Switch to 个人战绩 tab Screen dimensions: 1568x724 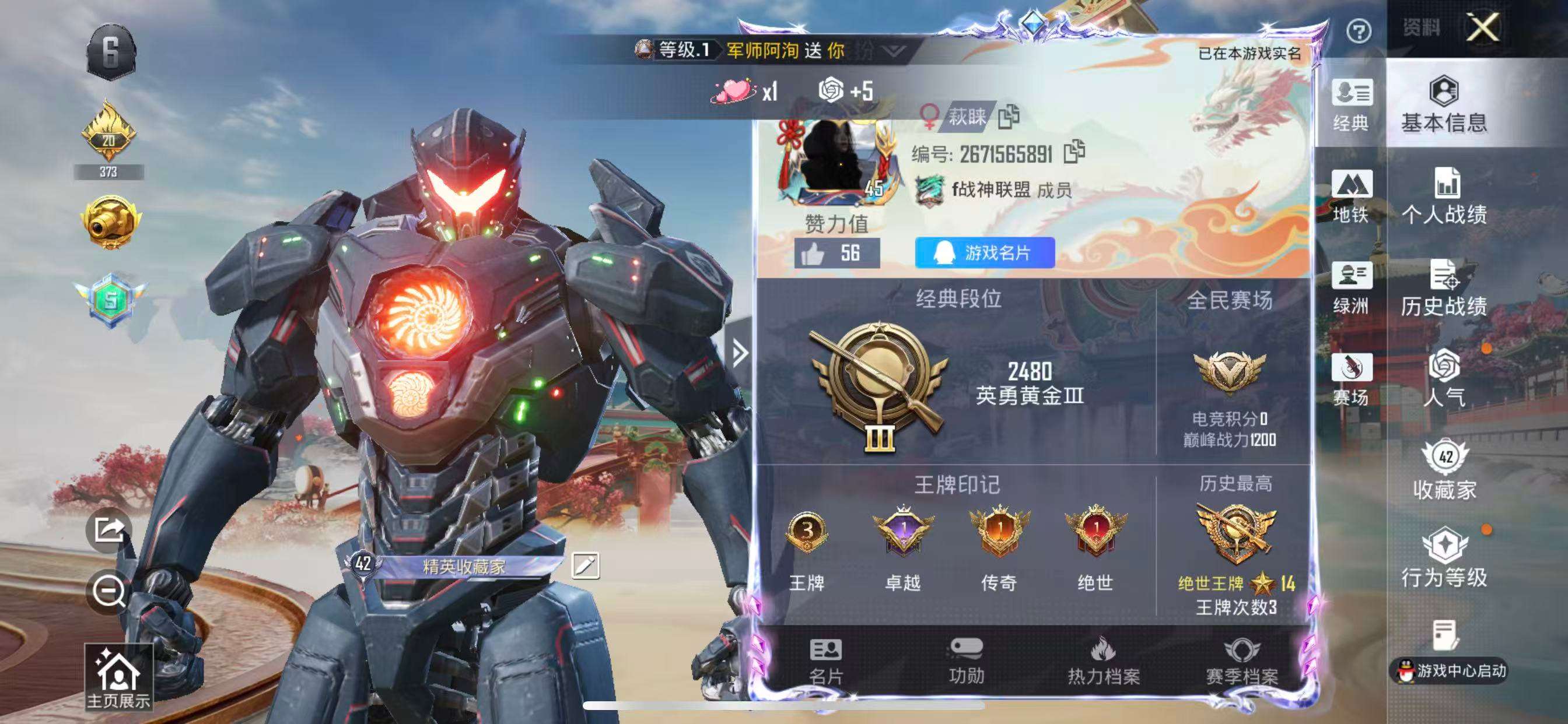pos(1444,196)
